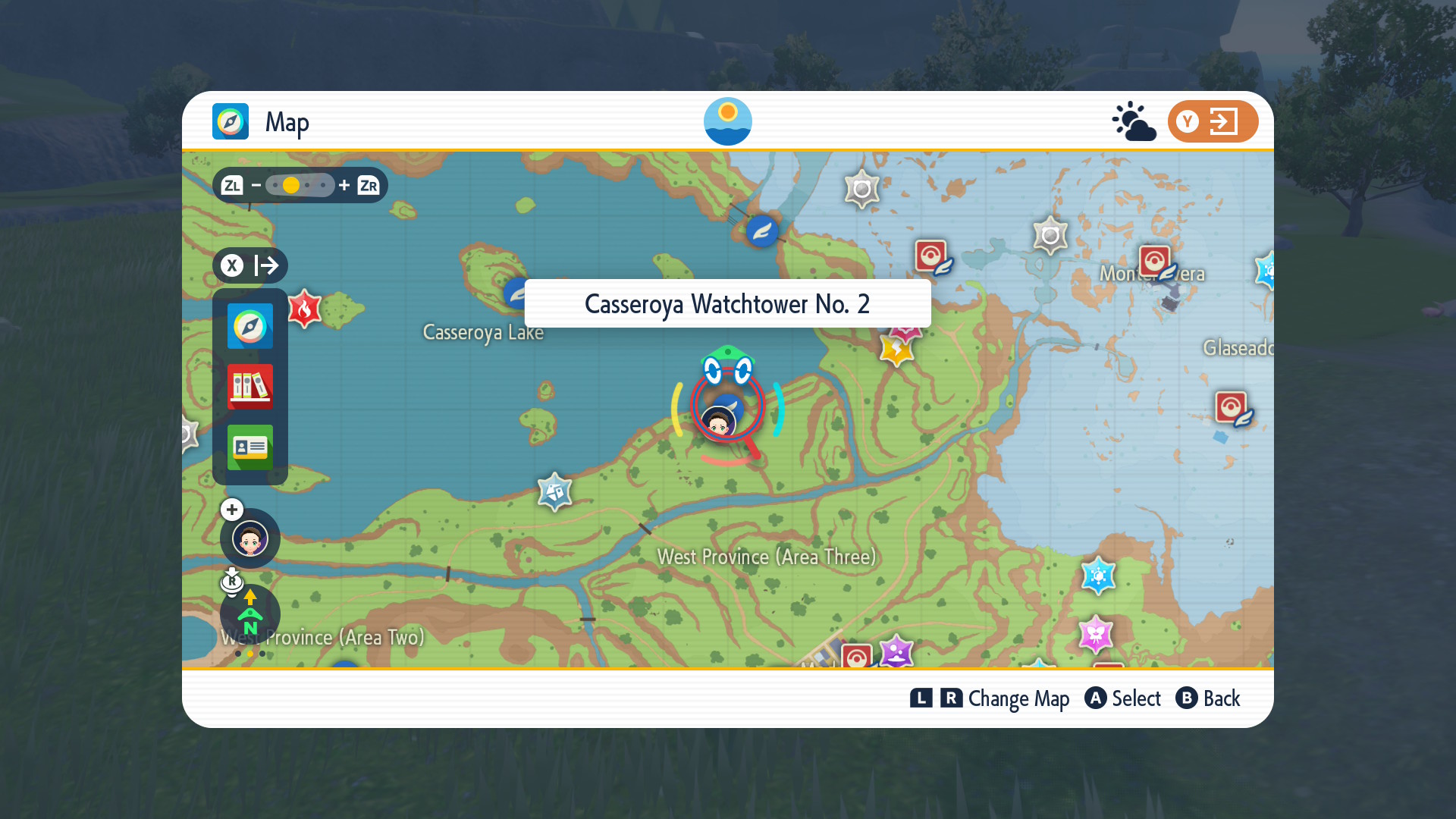Screen dimensions: 1456x819
Task: Select the Pokémon Center icon near Montenevera
Action: (x=1154, y=259)
